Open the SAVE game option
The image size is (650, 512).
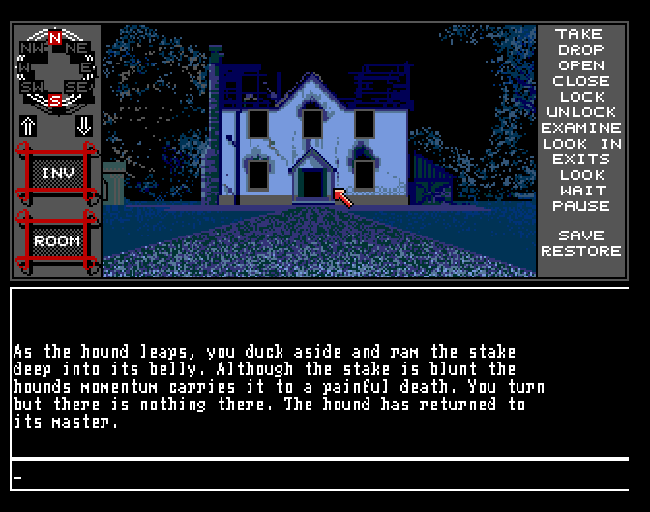pos(581,236)
